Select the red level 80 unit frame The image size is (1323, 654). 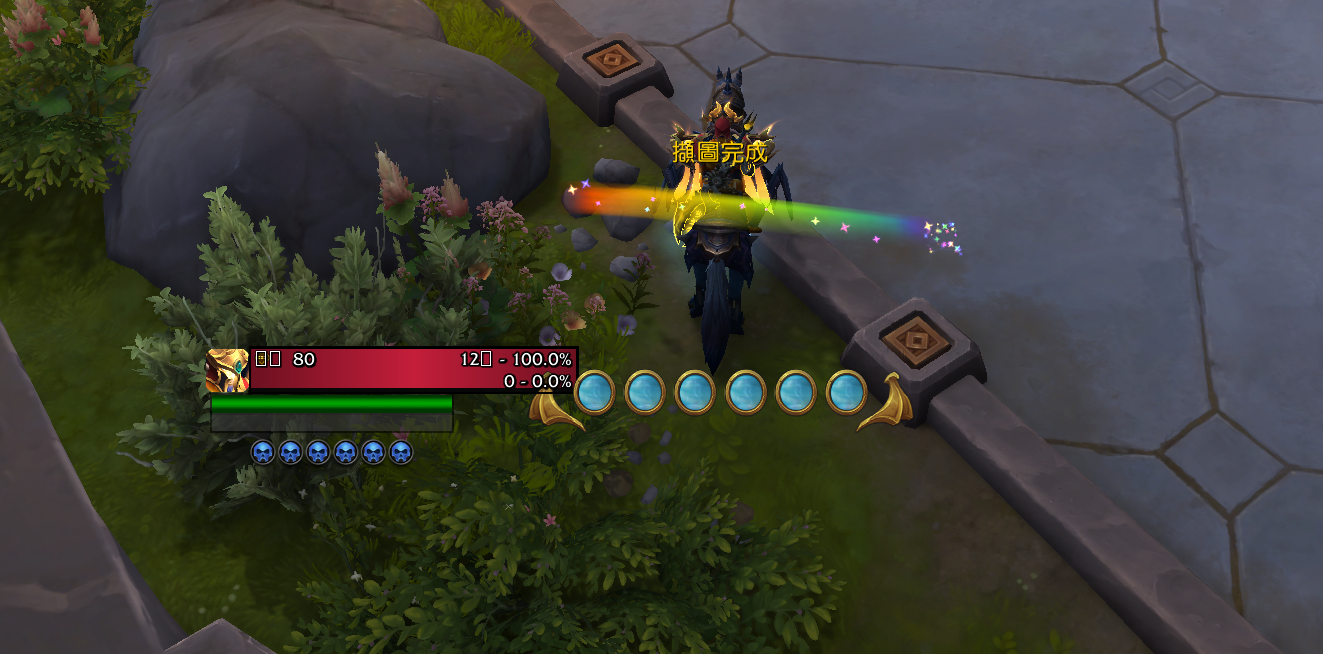coord(412,369)
